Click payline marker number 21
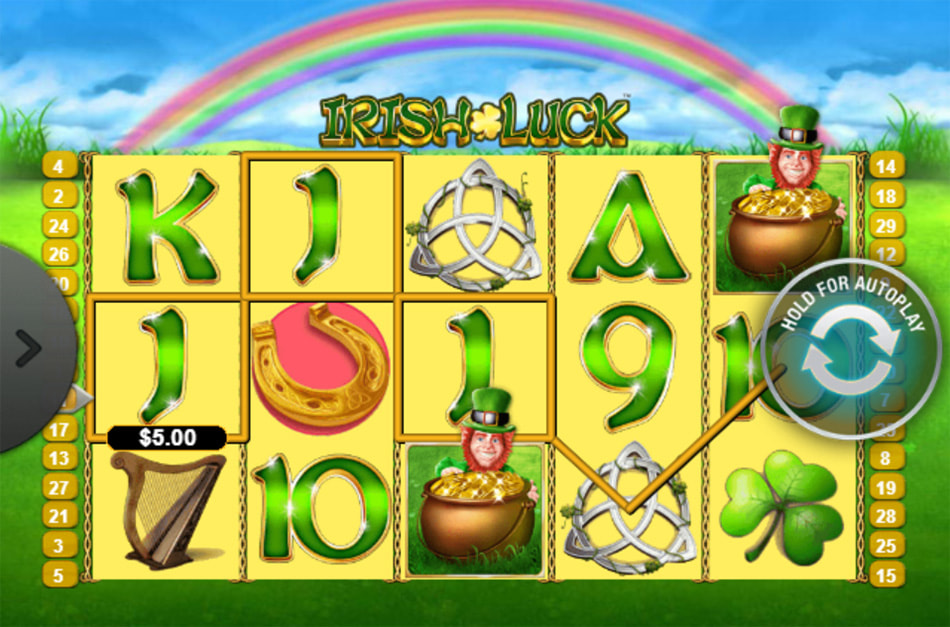Screen dimensions: 950x627 (x=59, y=516)
